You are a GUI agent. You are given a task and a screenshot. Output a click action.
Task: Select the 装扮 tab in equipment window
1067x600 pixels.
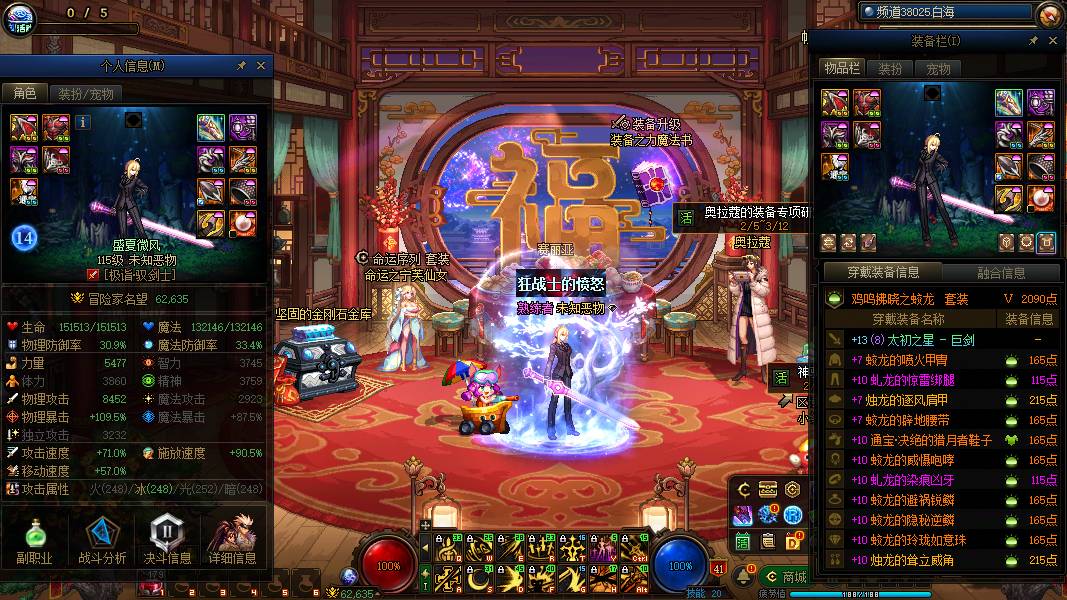pyautogui.click(x=889, y=69)
